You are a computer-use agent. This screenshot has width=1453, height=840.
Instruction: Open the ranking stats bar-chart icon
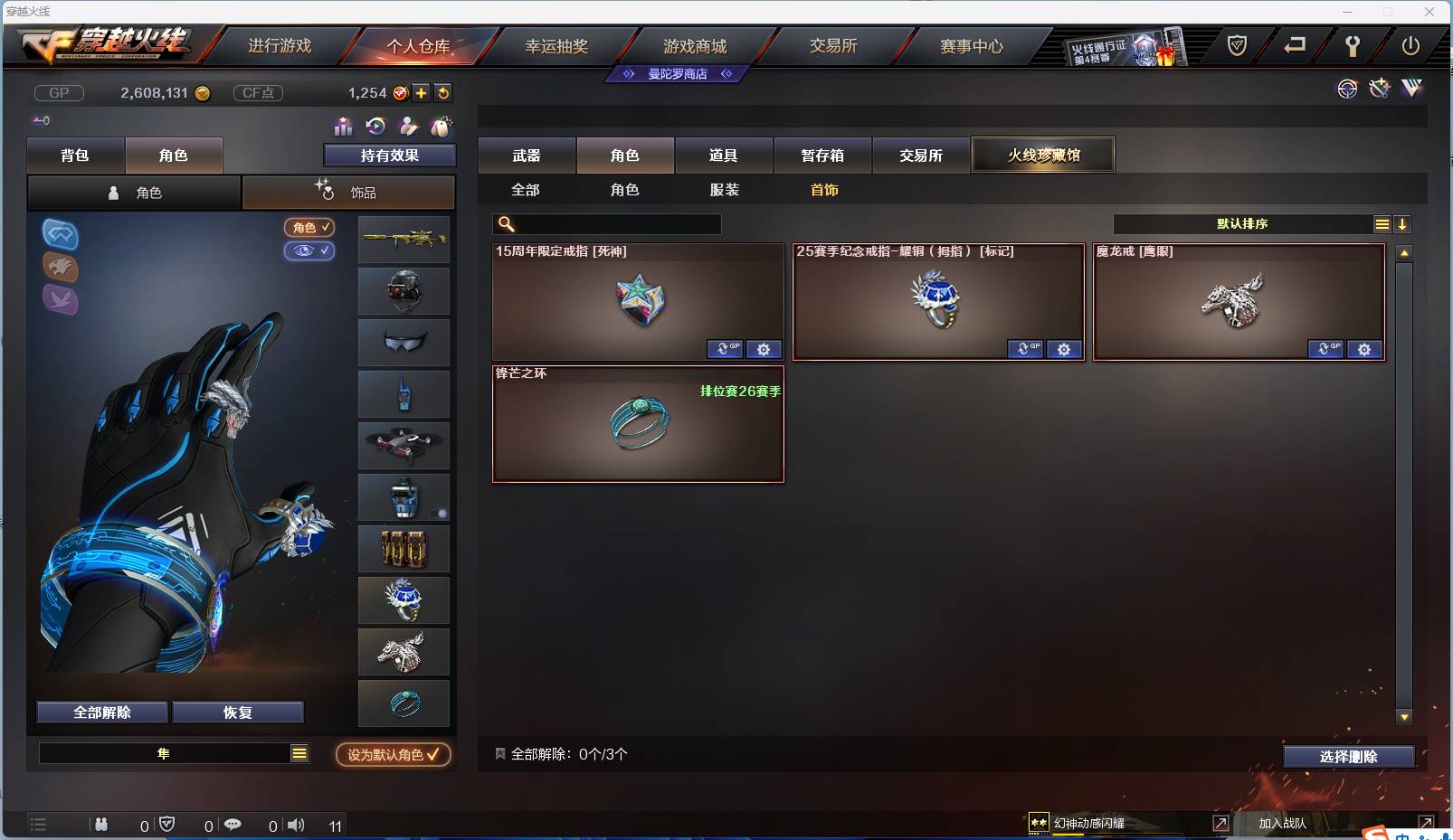[345, 127]
